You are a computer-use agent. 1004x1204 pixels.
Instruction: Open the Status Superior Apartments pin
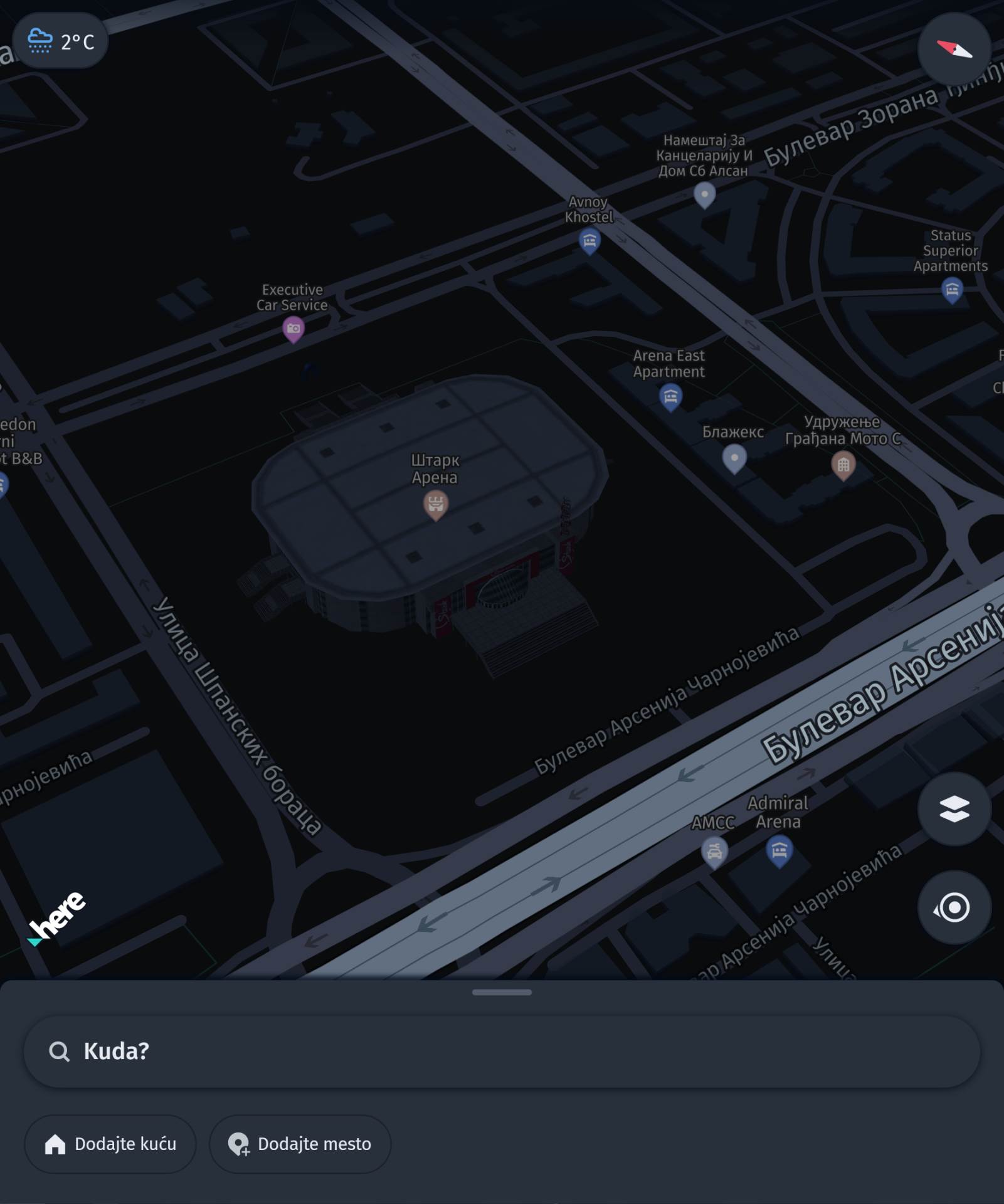(x=951, y=290)
